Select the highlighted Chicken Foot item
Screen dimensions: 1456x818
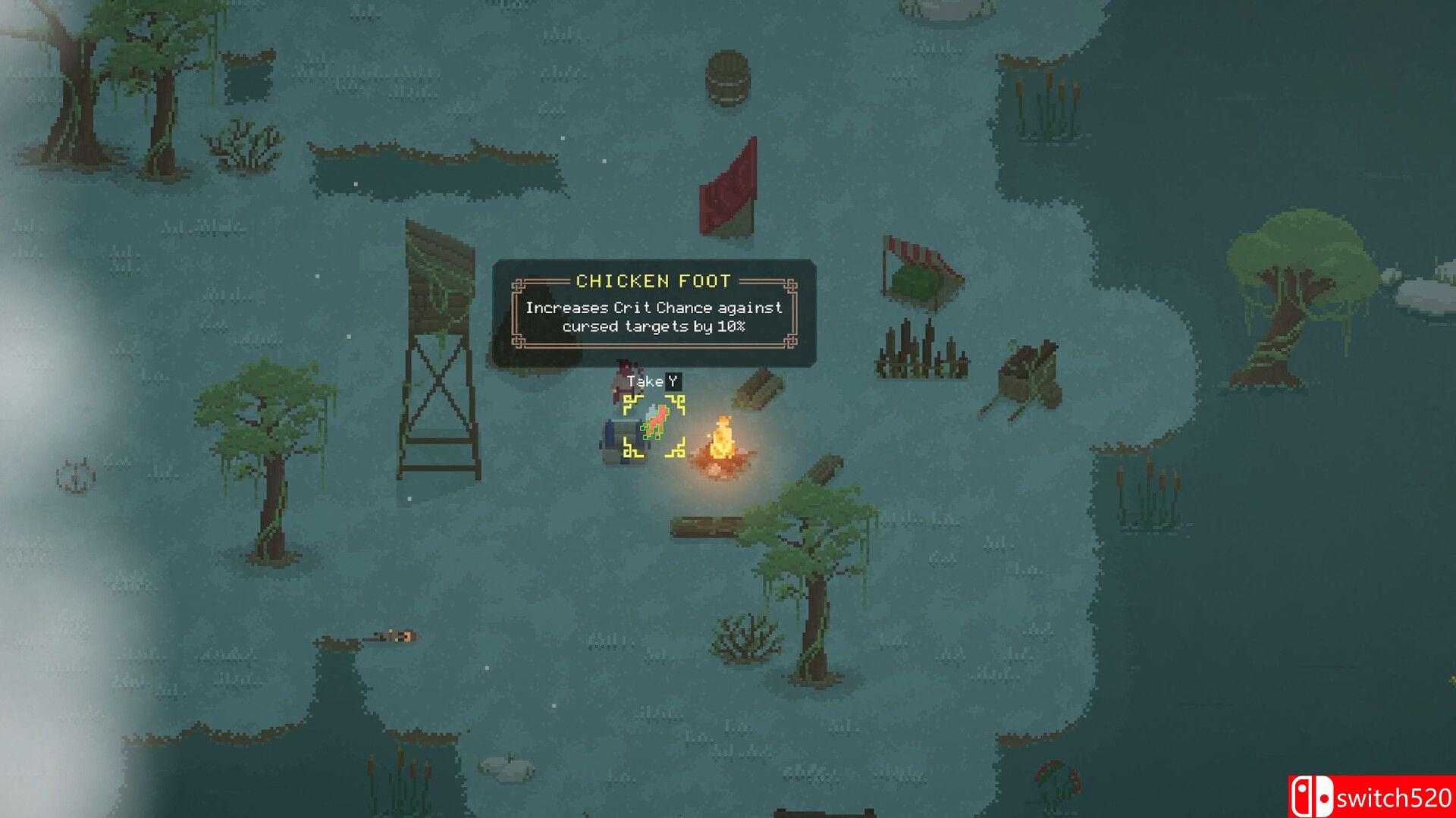654,425
